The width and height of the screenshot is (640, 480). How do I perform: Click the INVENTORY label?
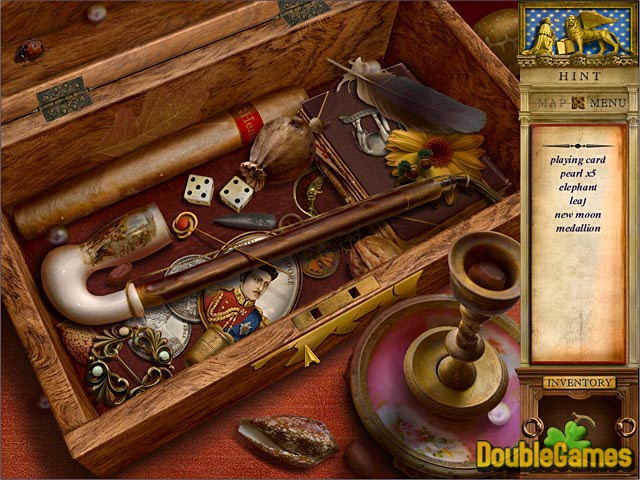(578, 381)
